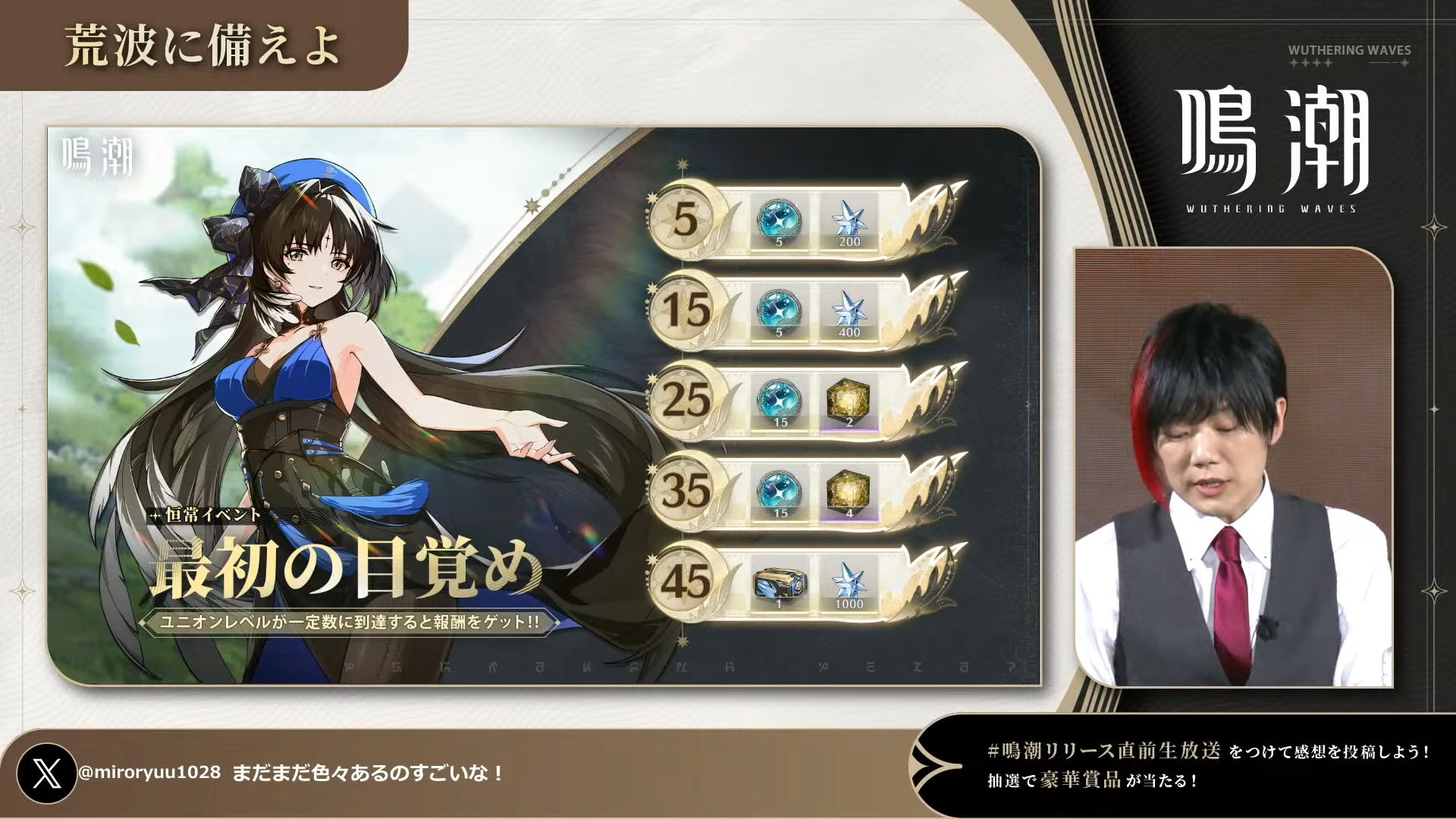The width and height of the screenshot is (1456, 819).
Task: Select the 200 star crystal reward icon
Action: 849,222
